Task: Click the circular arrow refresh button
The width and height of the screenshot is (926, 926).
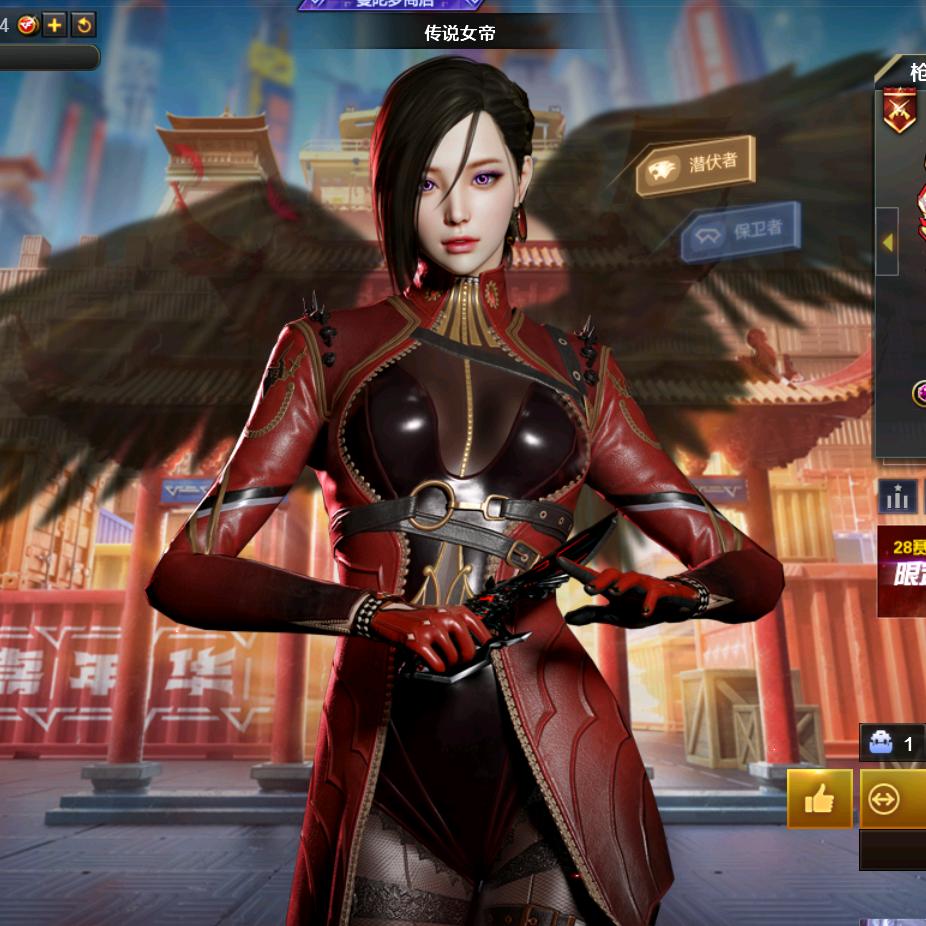Action: coord(84,25)
